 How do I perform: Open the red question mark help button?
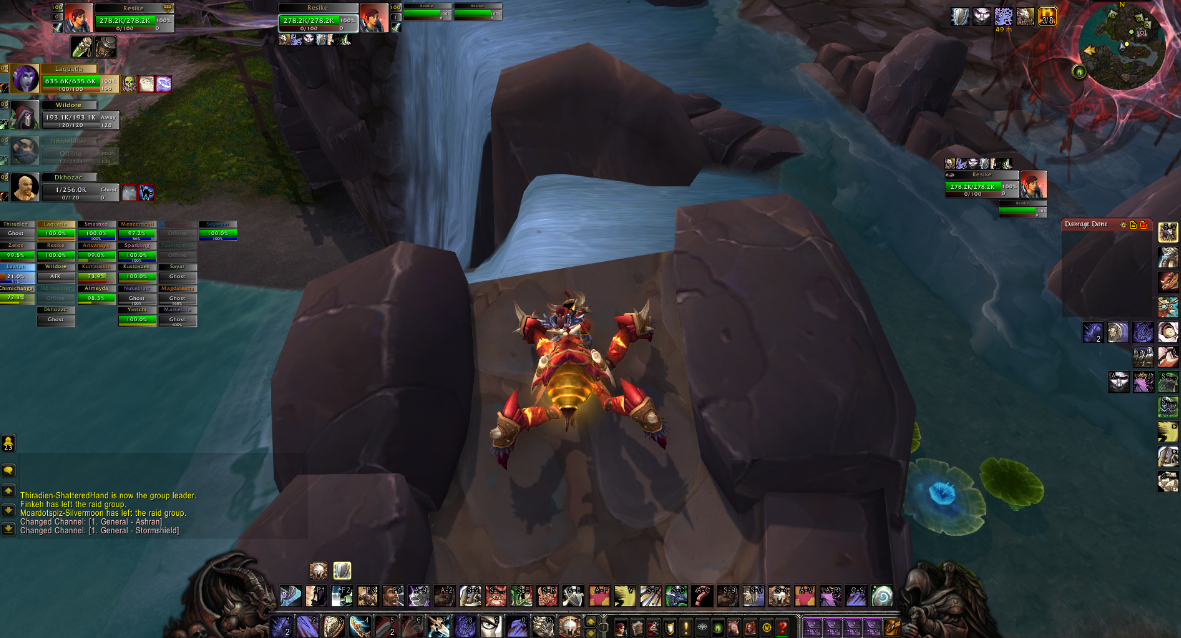(782, 627)
